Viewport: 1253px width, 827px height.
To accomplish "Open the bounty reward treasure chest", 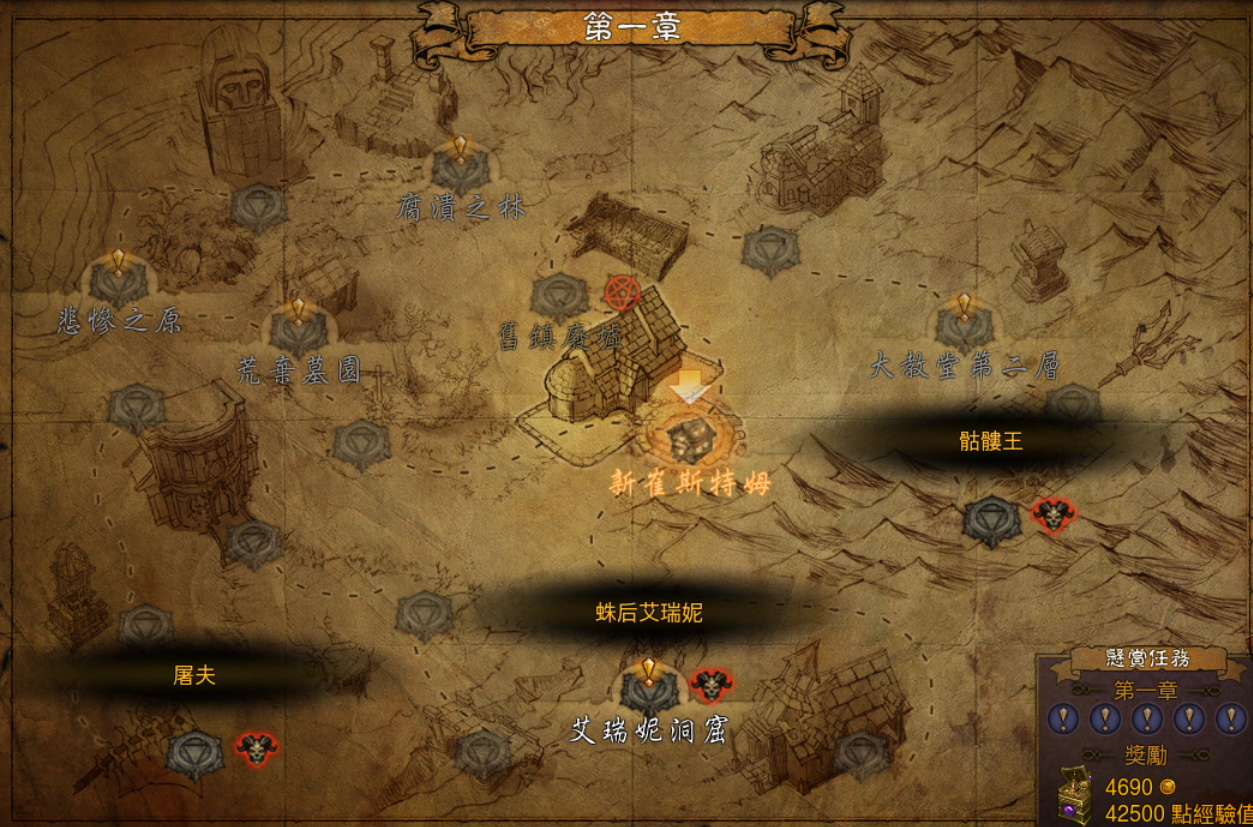I will pyautogui.click(x=1075, y=795).
